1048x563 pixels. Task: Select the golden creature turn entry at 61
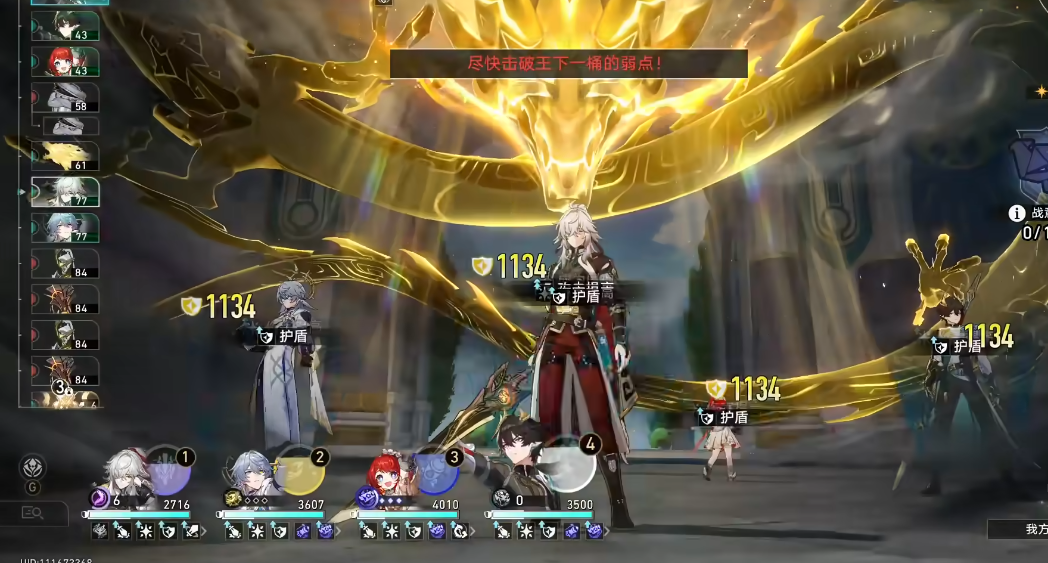click(x=65, y=155)
